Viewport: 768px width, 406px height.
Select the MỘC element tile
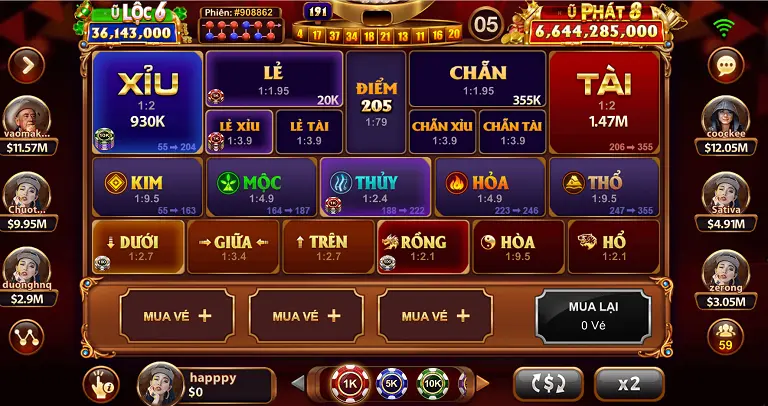point(260,185)
